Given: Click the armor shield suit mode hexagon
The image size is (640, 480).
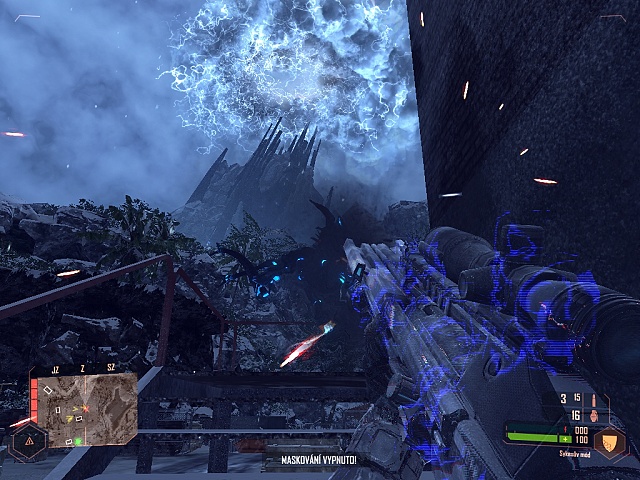Looking at the screenshot, I should 610,440.
